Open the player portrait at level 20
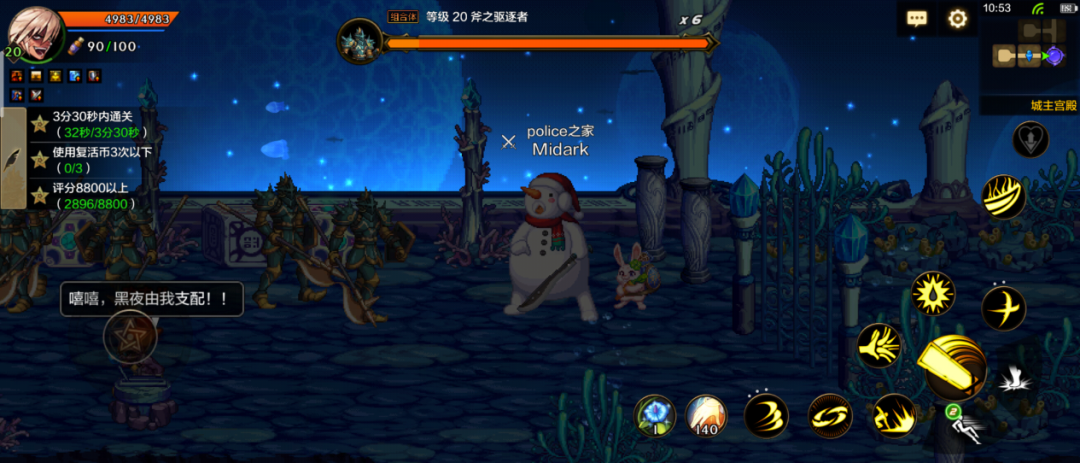The image size is (1080, 463). (x=35, y=34)
